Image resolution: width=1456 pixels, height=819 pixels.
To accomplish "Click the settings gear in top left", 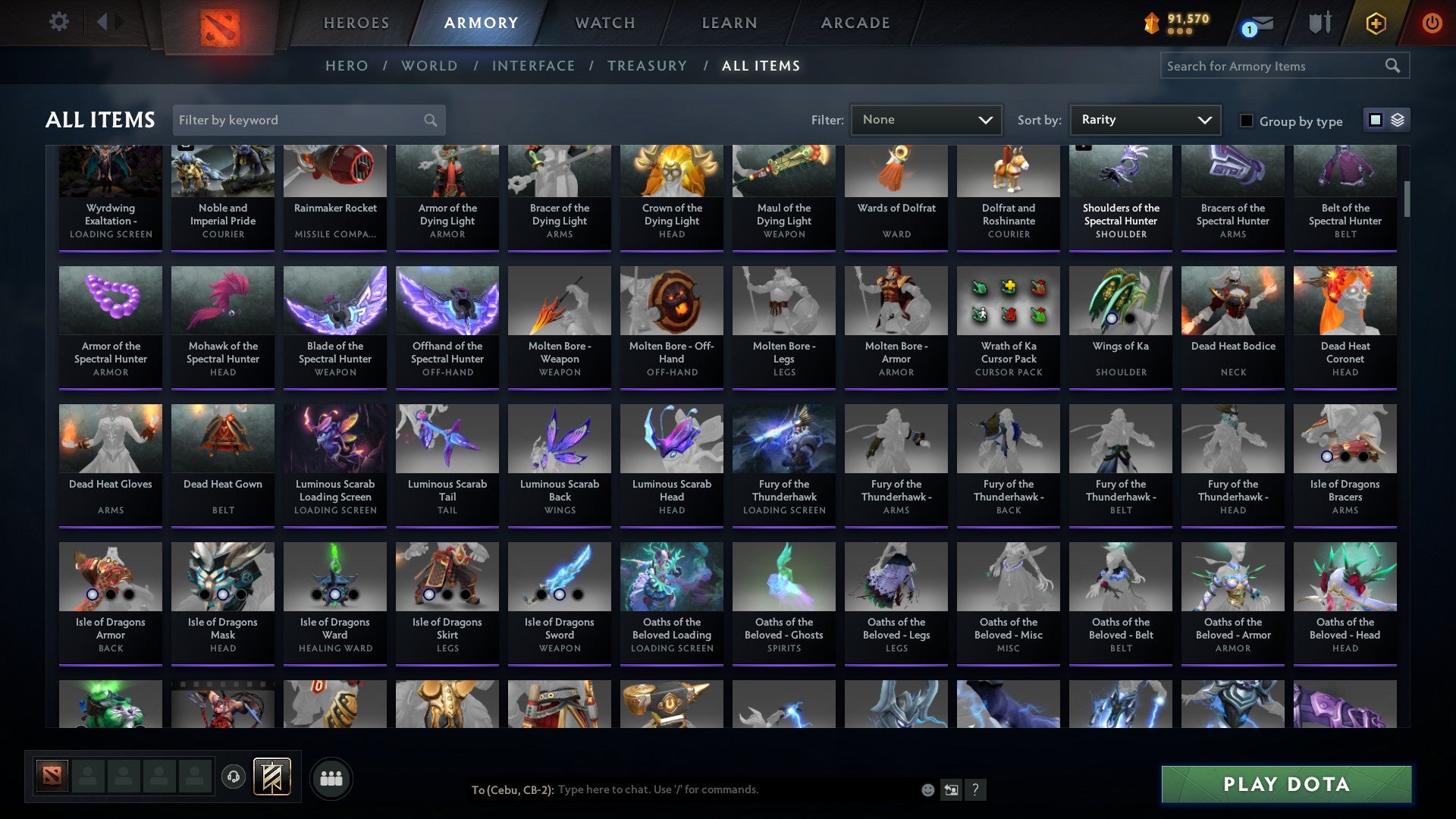I will click(58, 21).
